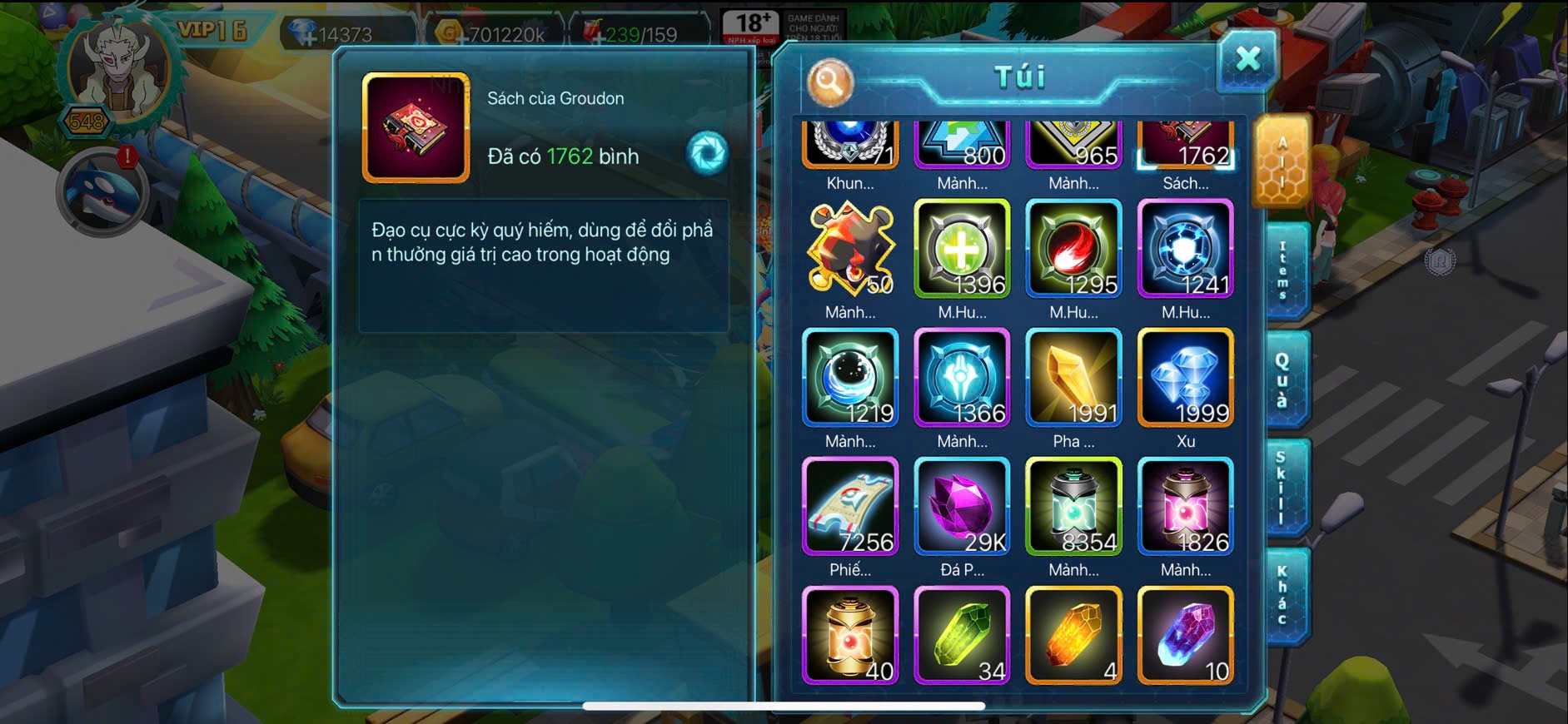This screenshot has height=724, width=1568.
Task: Close the Túi bag window
Action: tap(1247, 59)
